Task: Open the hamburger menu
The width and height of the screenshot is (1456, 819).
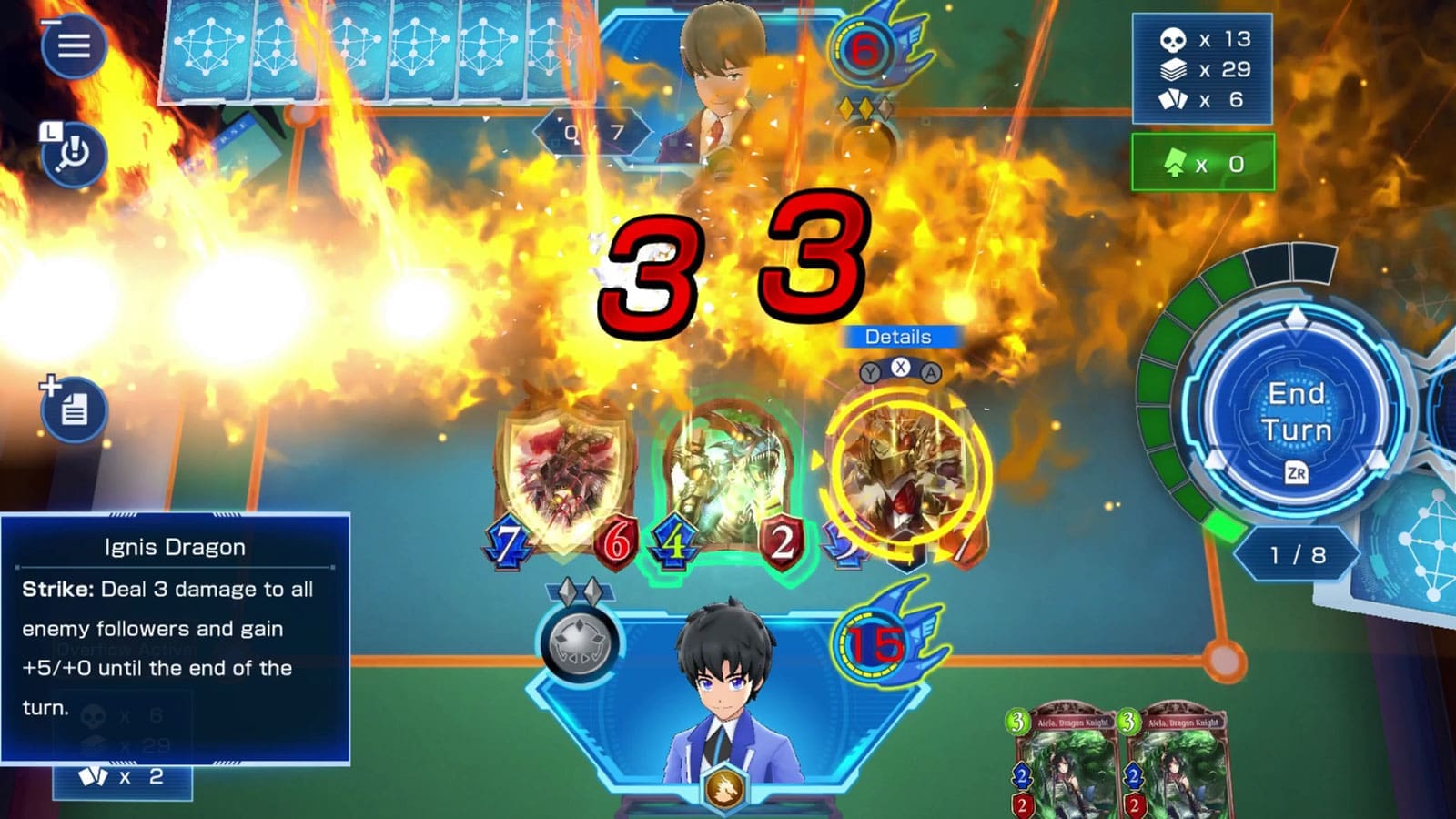Action: click(75, 45)
